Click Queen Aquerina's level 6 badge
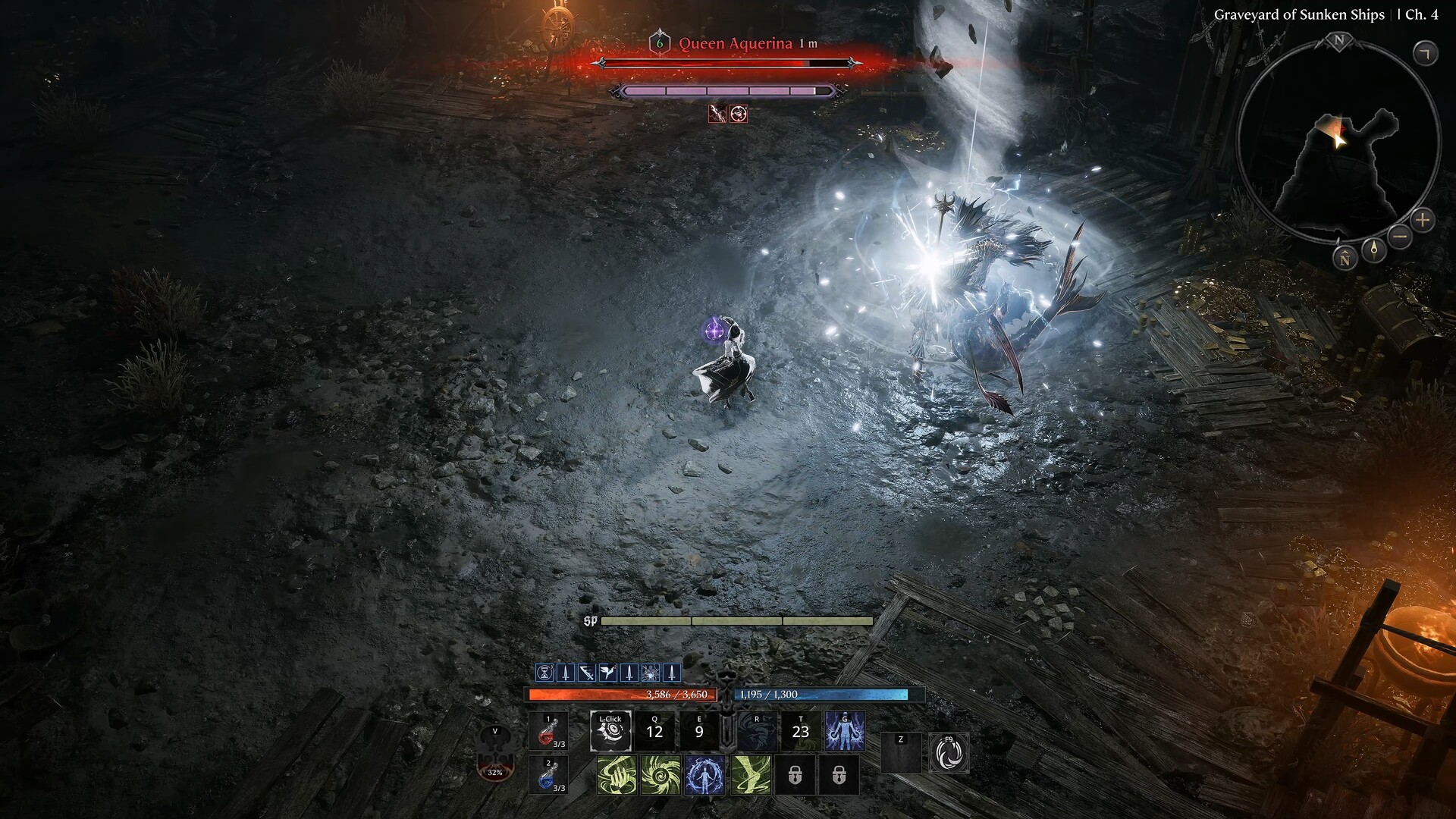The image size is (1456, 819). point(660,44)
